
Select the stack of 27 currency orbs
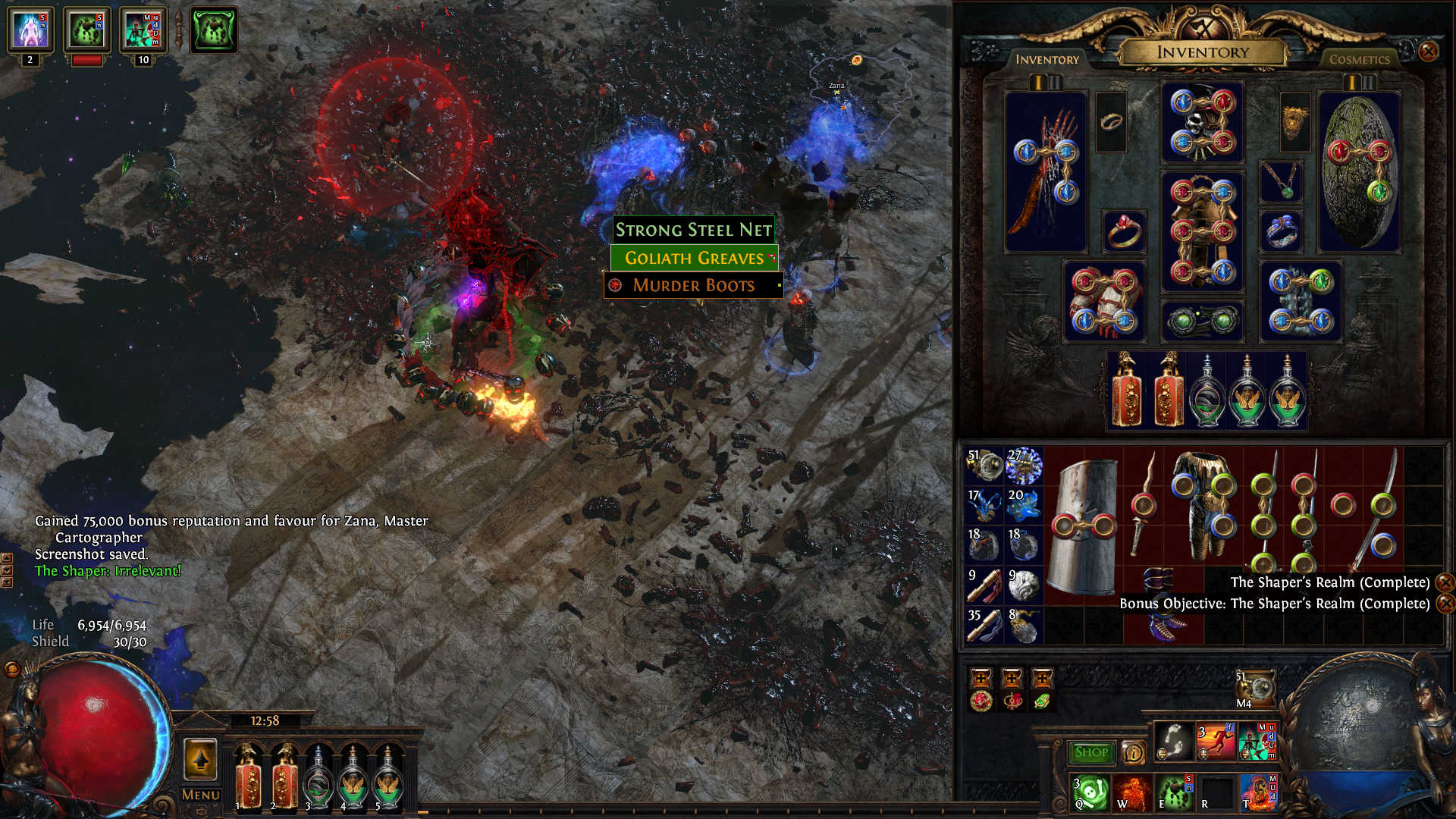pos(1024,466)
